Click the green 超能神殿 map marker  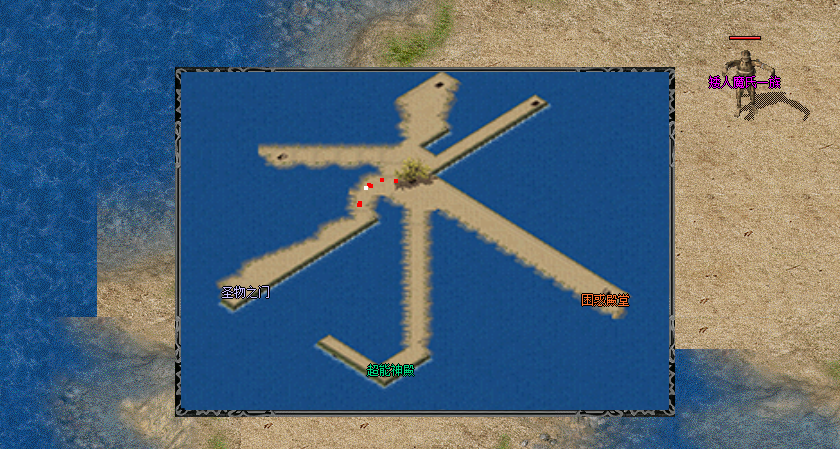[390, 370]
